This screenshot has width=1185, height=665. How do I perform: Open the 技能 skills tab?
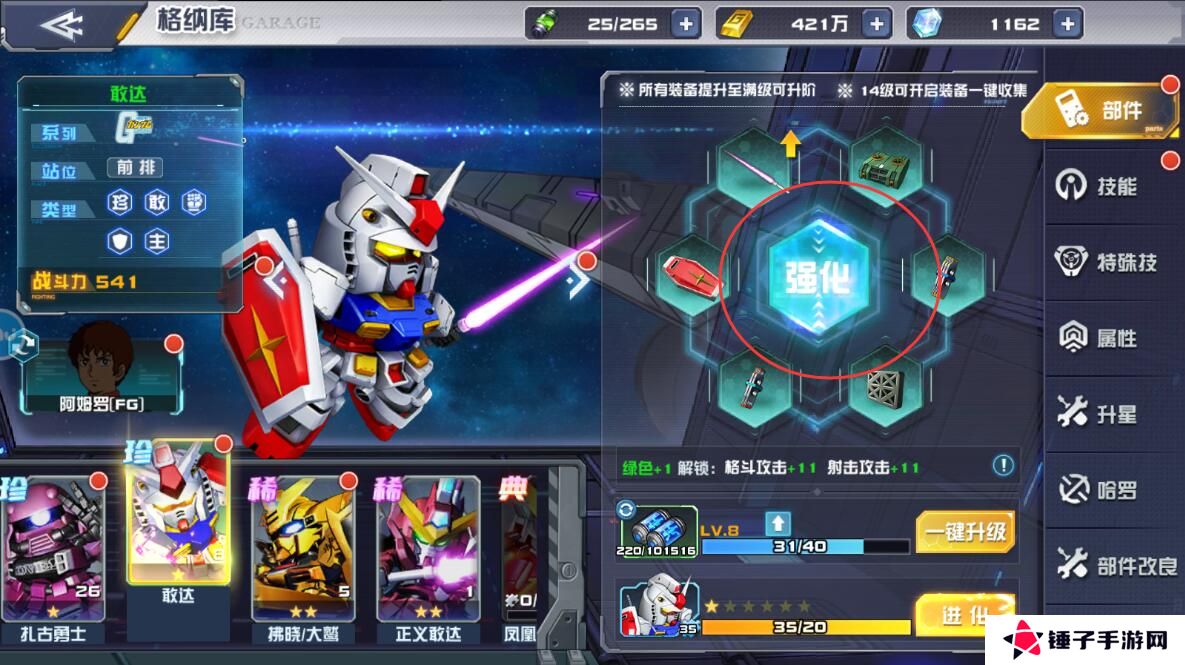(1100, 186)
